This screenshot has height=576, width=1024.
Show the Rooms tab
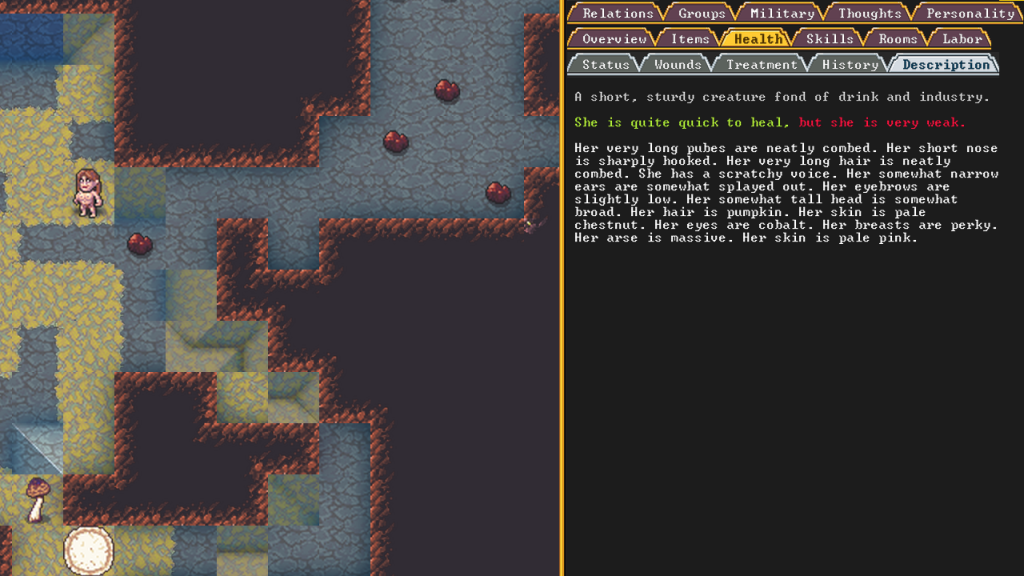(x=897, y=39)
